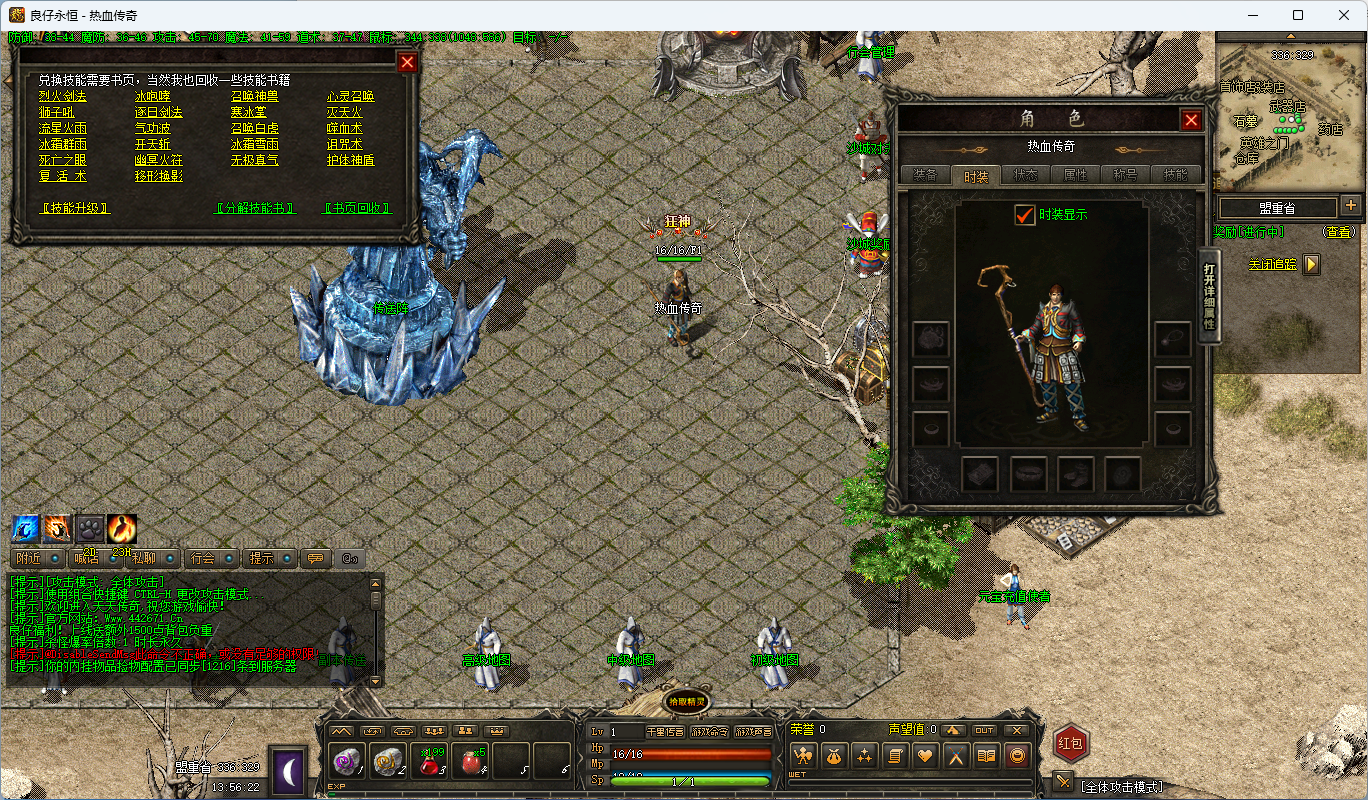Choose the 召唤神兽 skill link
Viewport: 1368px width, 800px height.
point(254,97)
